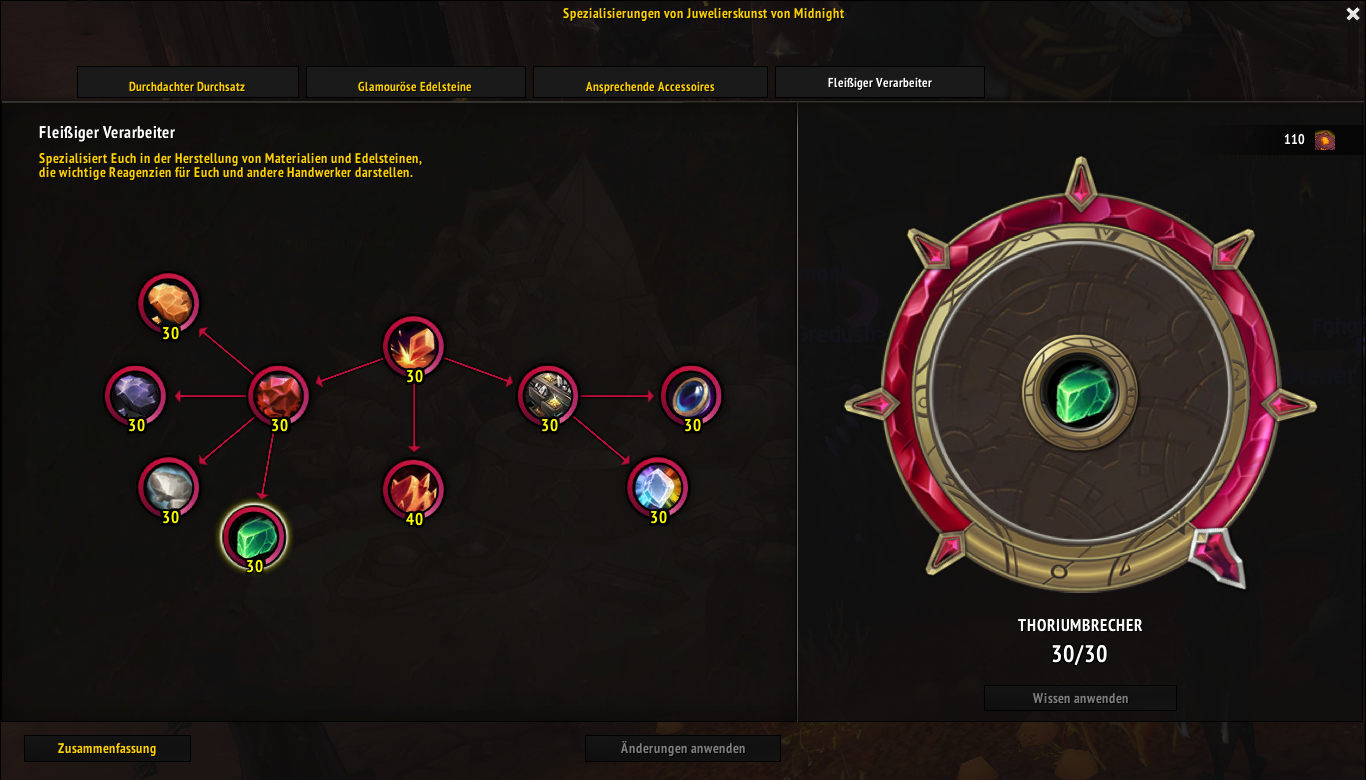Select the green emerald Thoriumbrecher node
Viewport: 1366px width, 780px height.
(x=254, y=536)
